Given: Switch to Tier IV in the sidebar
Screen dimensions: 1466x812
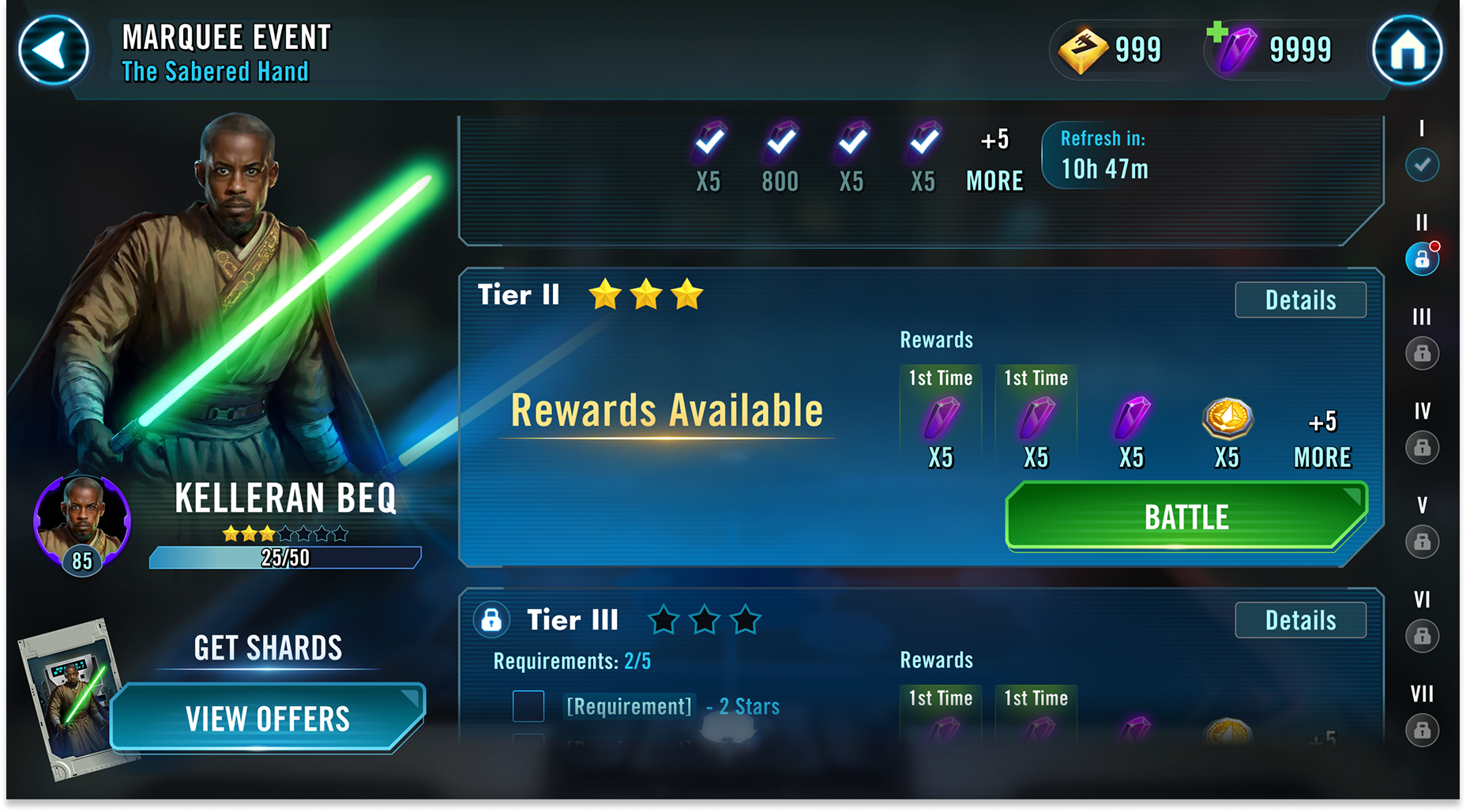Looking at the screenshot, I should (x=1422, y=449).
